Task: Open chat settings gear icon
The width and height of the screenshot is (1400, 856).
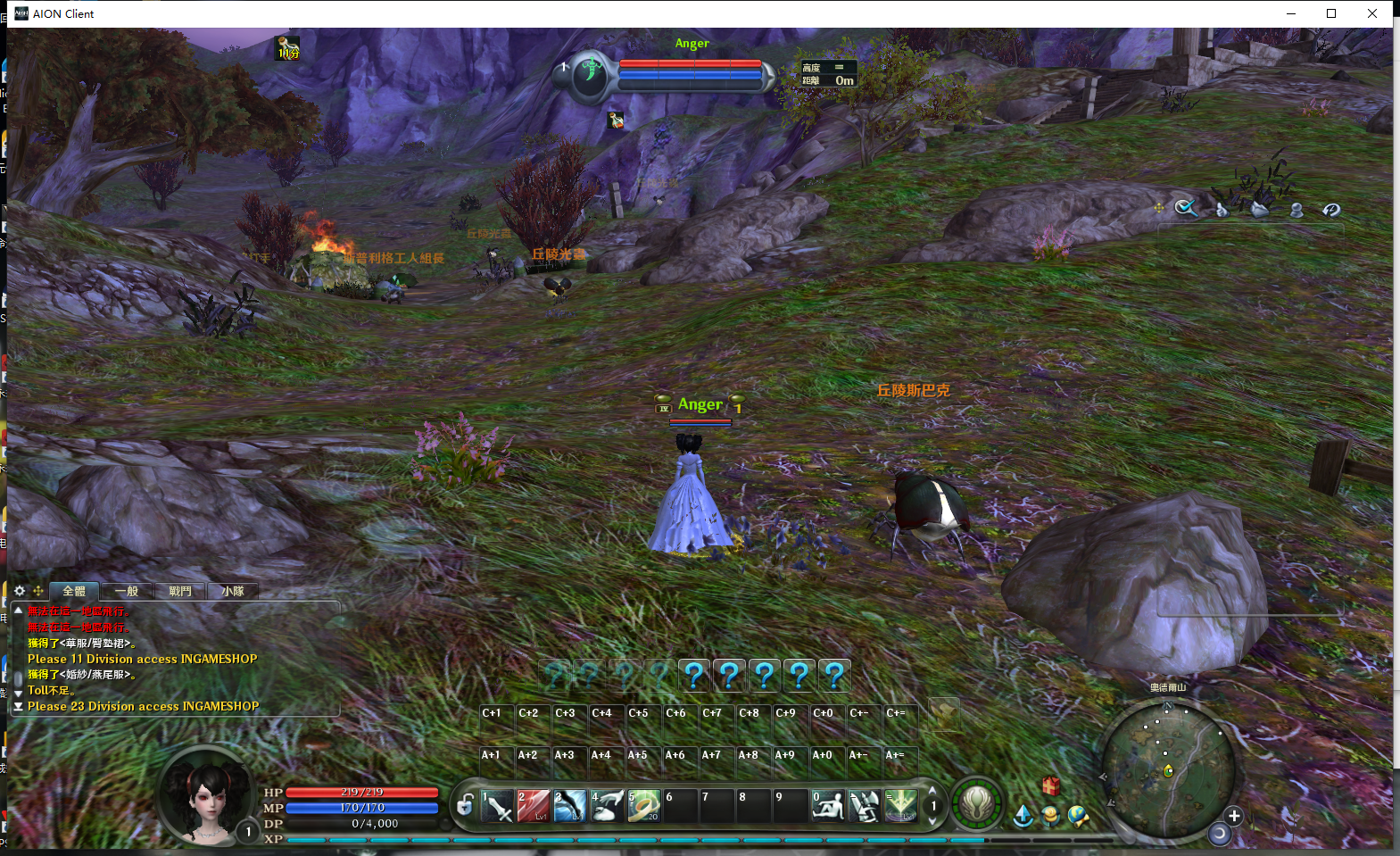Action: (20, 591)
